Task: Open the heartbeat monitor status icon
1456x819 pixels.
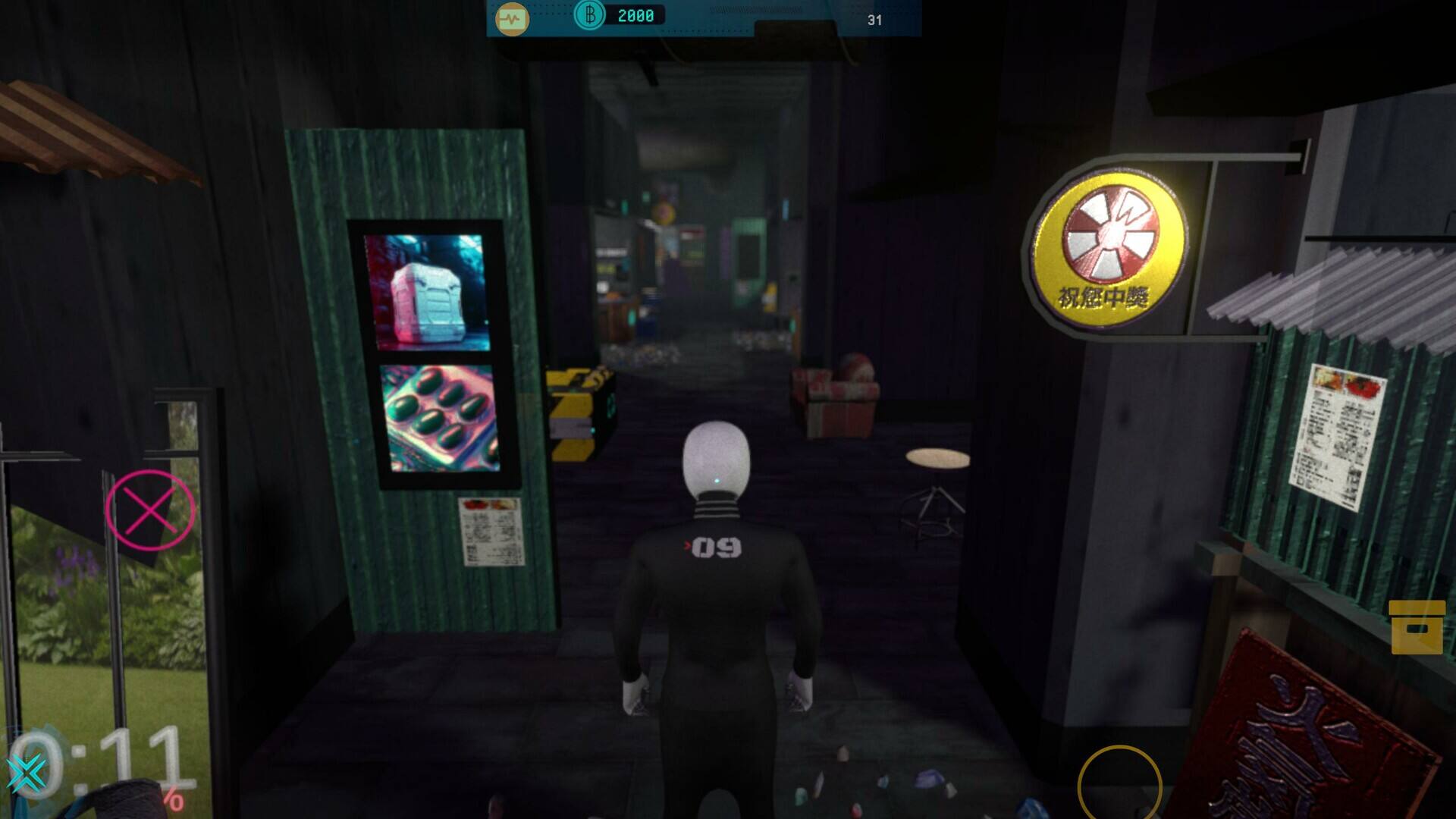Action: (512, 19)
